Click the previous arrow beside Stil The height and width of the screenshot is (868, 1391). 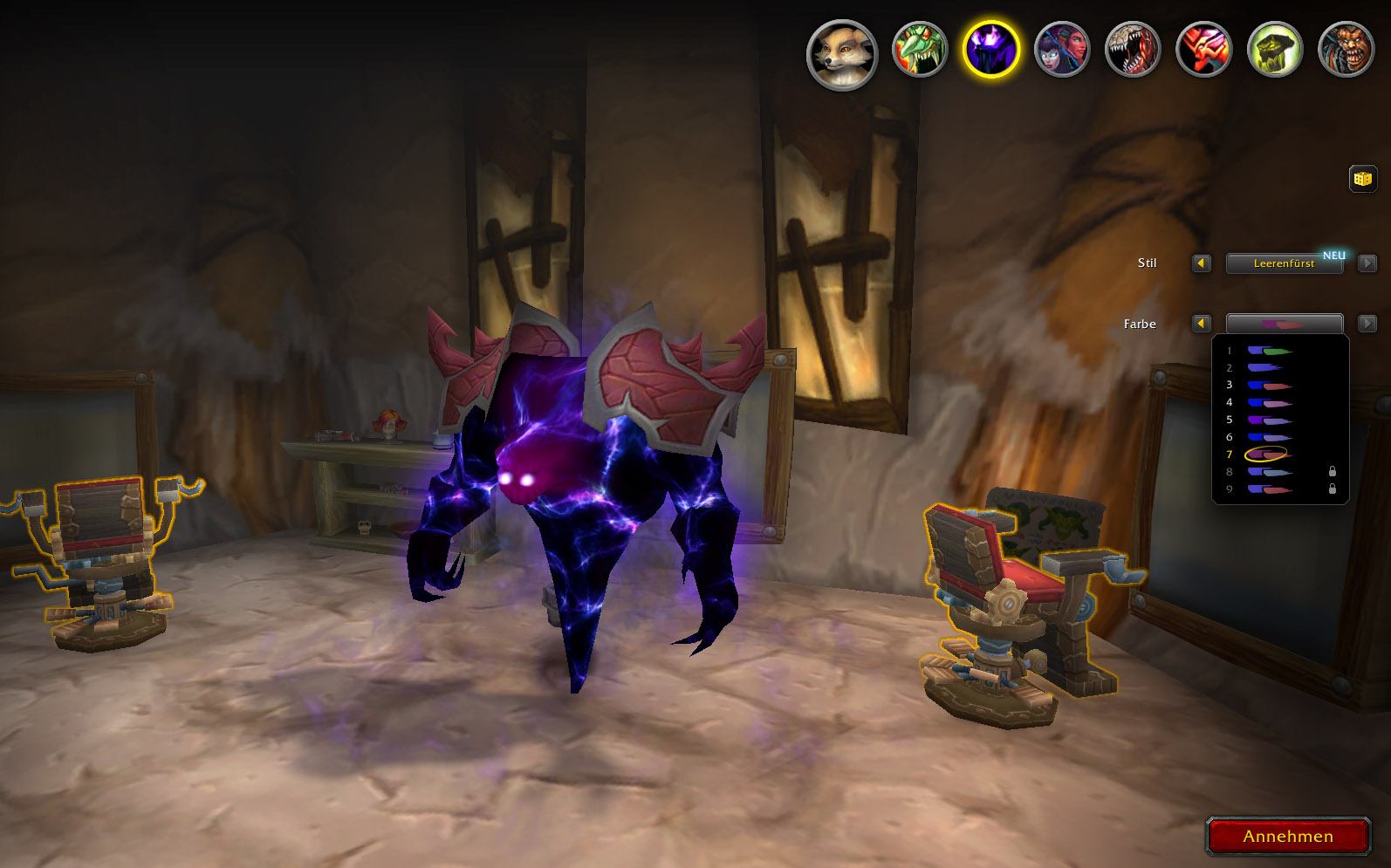(1202, 263)
